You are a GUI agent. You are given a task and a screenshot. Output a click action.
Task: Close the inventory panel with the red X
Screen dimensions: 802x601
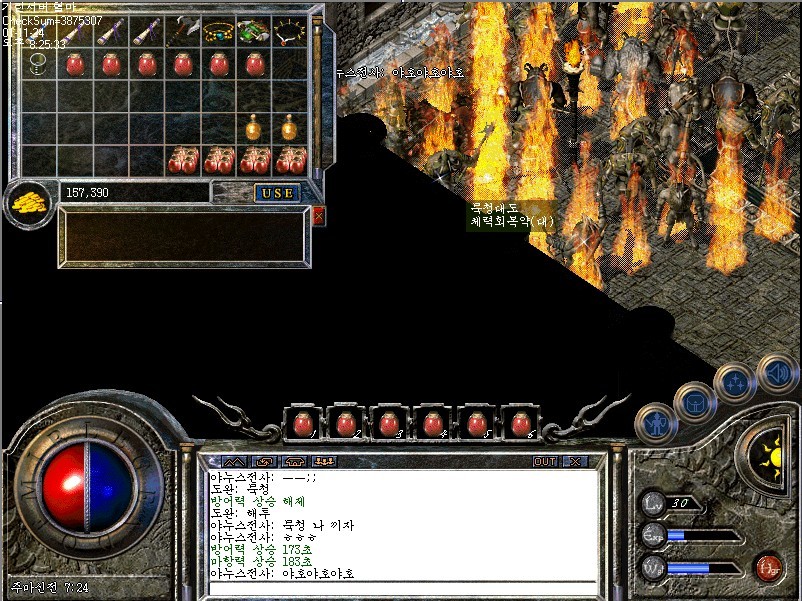pyautogui.click(x=318, y=215)
